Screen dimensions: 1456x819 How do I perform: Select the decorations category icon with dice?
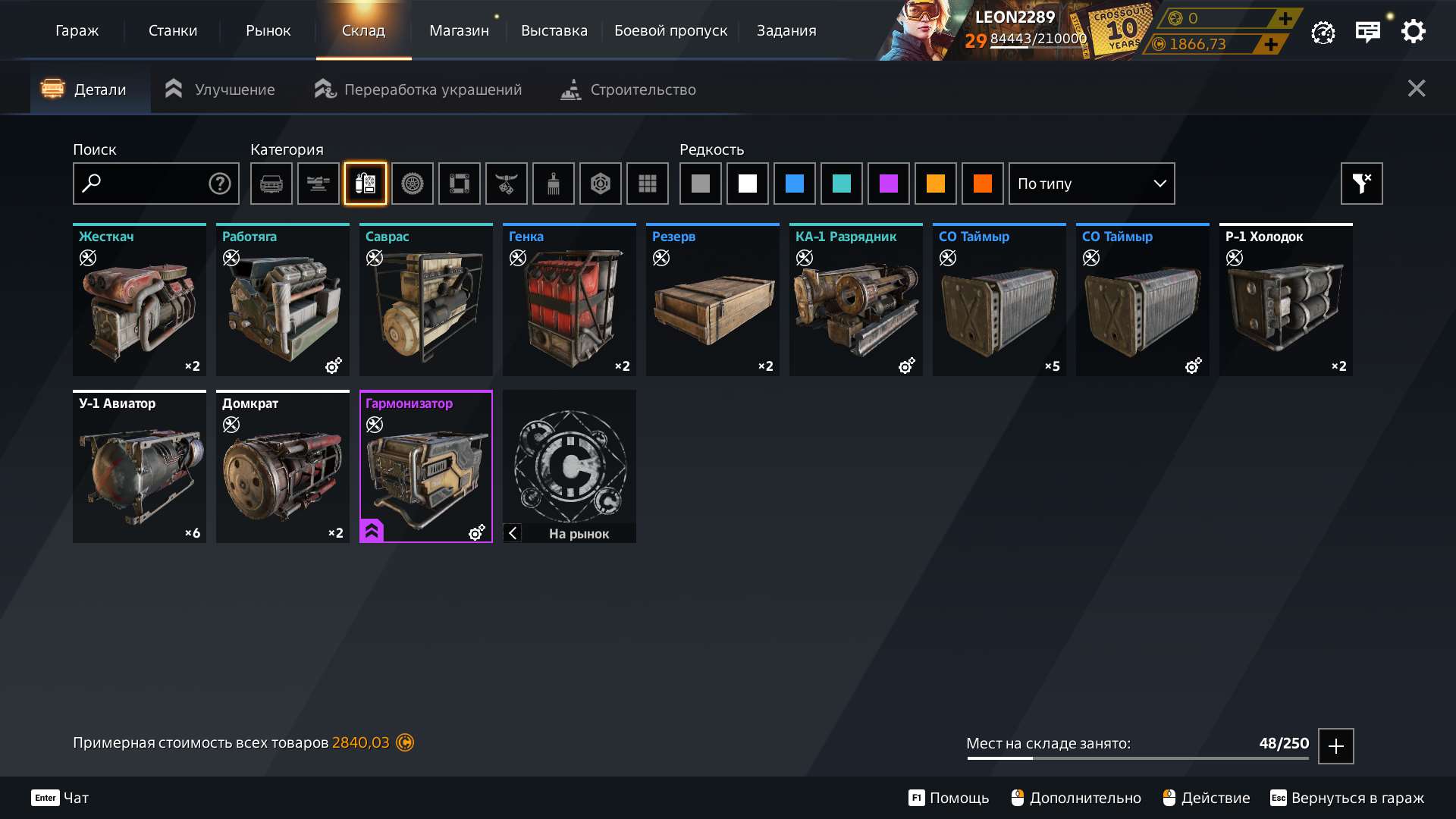coord(506,184)
